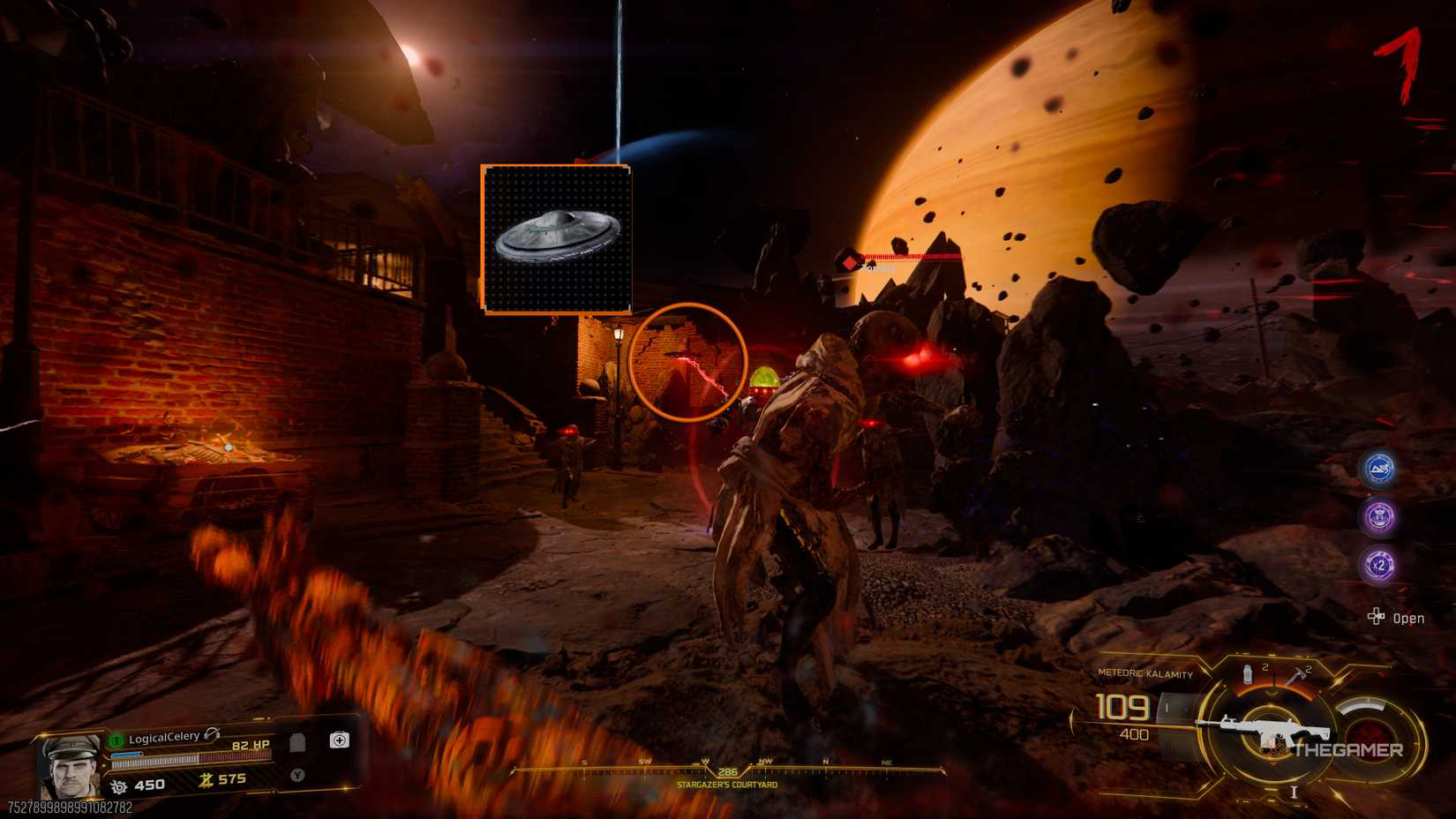The image size is (1456, 819).
Task: Open the green rank badge next to the username
Action: tap(116, 740)
